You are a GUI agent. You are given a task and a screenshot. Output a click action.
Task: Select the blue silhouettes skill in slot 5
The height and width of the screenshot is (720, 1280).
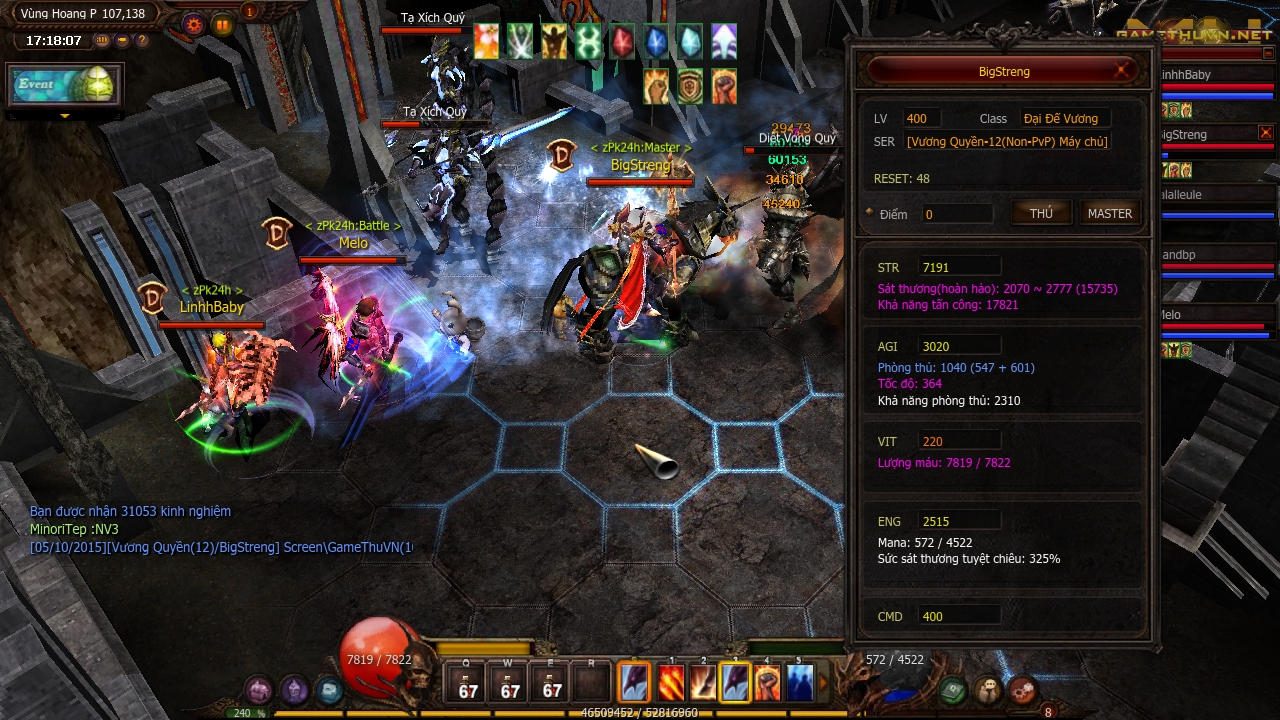click(x=799, y=683)
